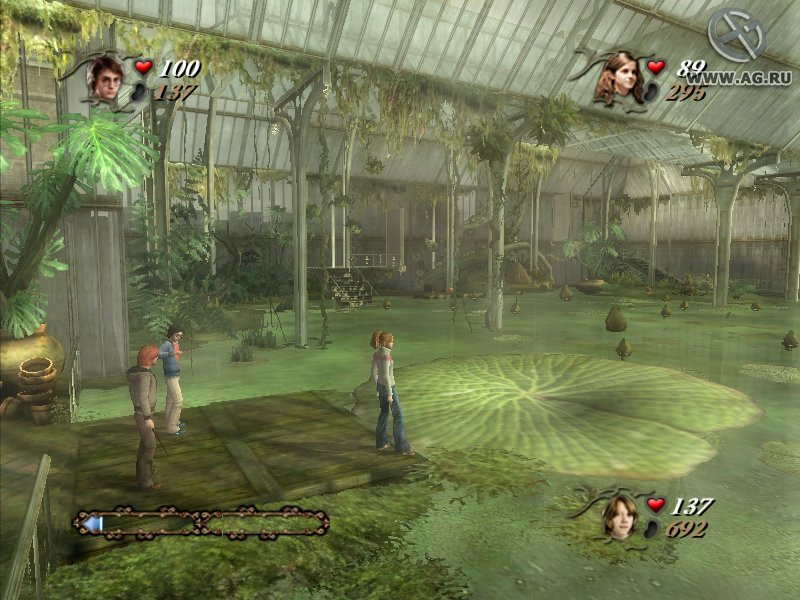This screenshot has width=800, height=600.
Task: Click the AG.RU watermark logo
Action: click(737, 38)
